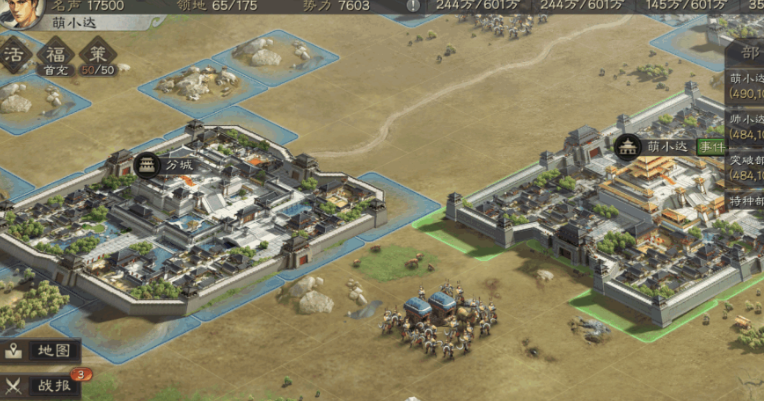Click the 部 troops panel header
764x401 pixels.
point(748,53)
